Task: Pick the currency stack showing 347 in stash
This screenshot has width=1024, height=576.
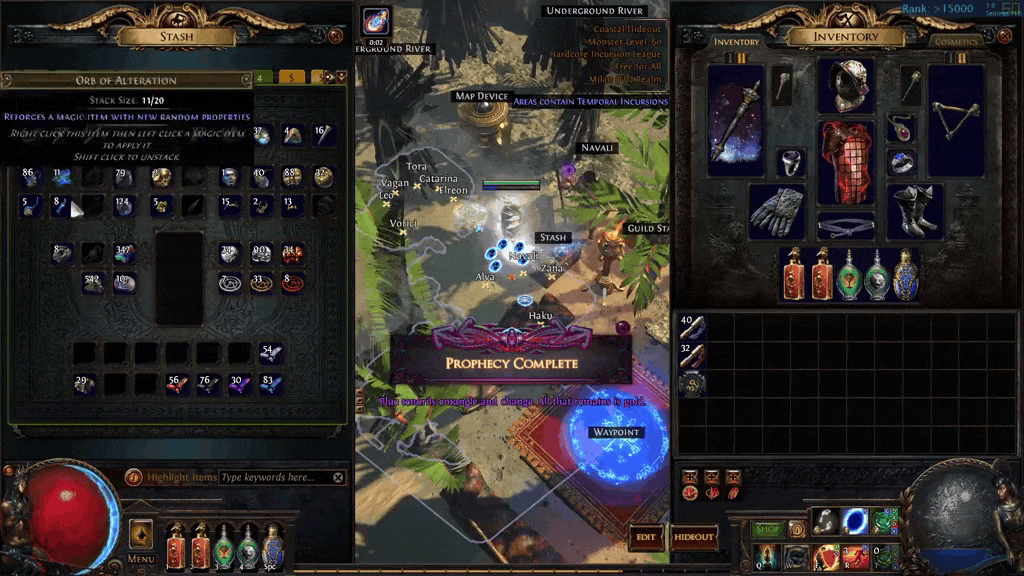Action: tap(124, 253)
